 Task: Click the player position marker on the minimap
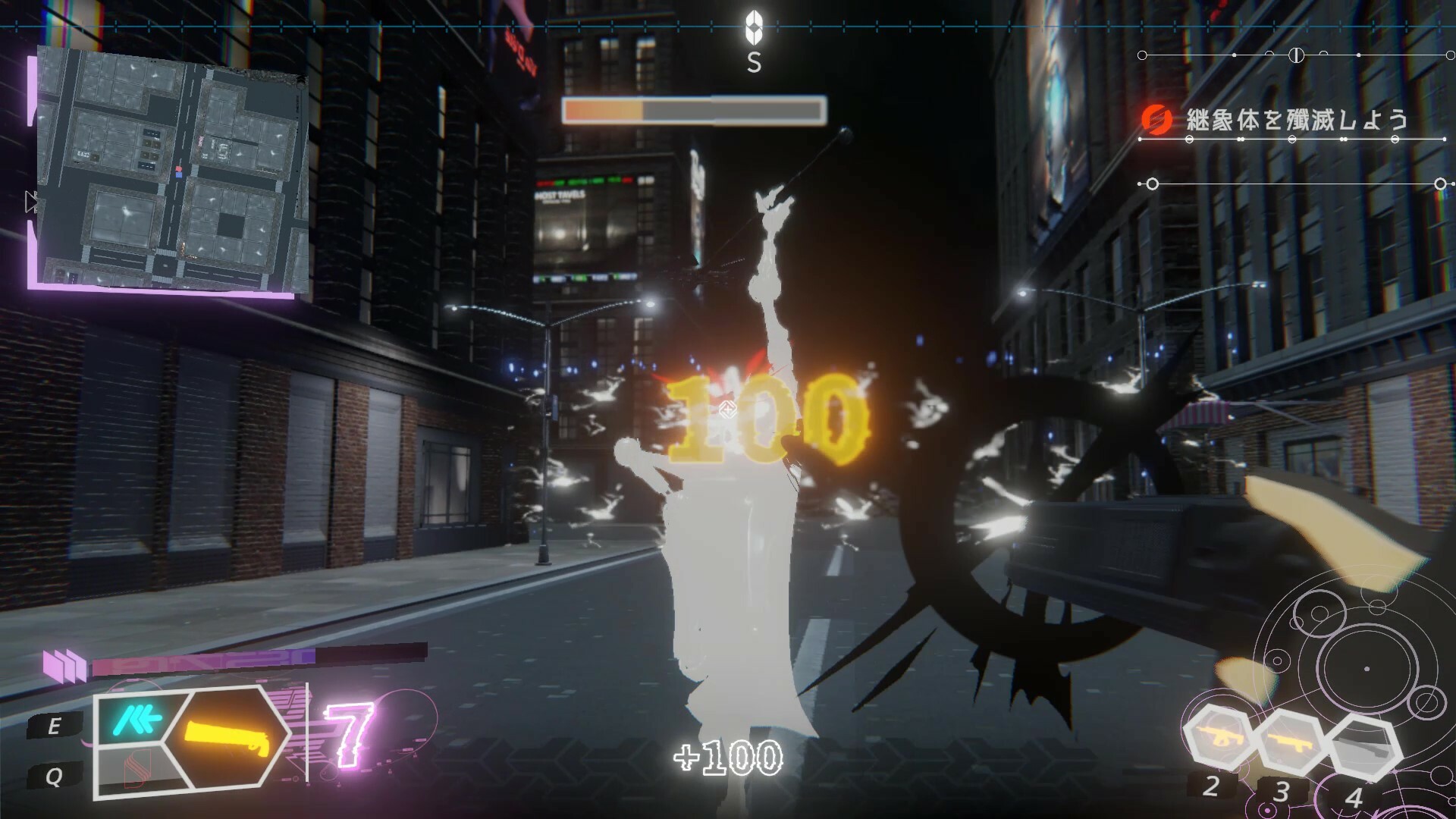click(179, 175)
